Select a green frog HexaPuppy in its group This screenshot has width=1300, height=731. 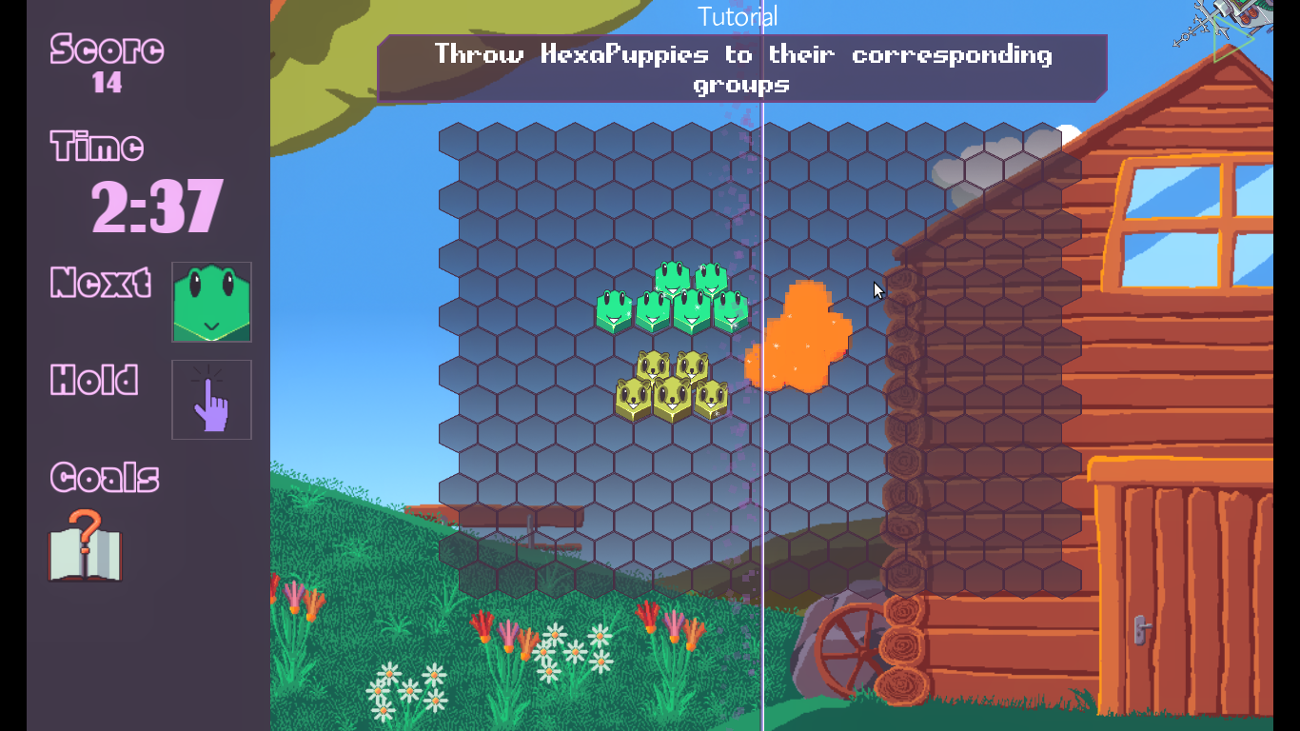[x=655, y=310]
